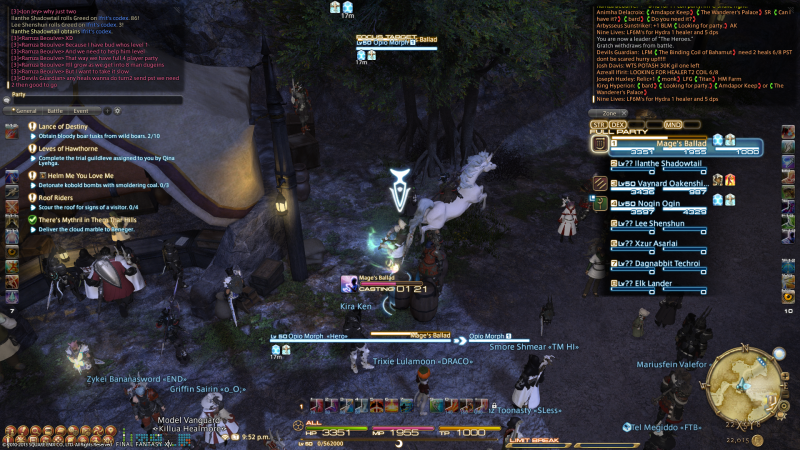Image resolution: width=800 pixels, height=450 pixels.
Task: Select the Helm Me You Love Me quest
Action: (x=76, y=176)
